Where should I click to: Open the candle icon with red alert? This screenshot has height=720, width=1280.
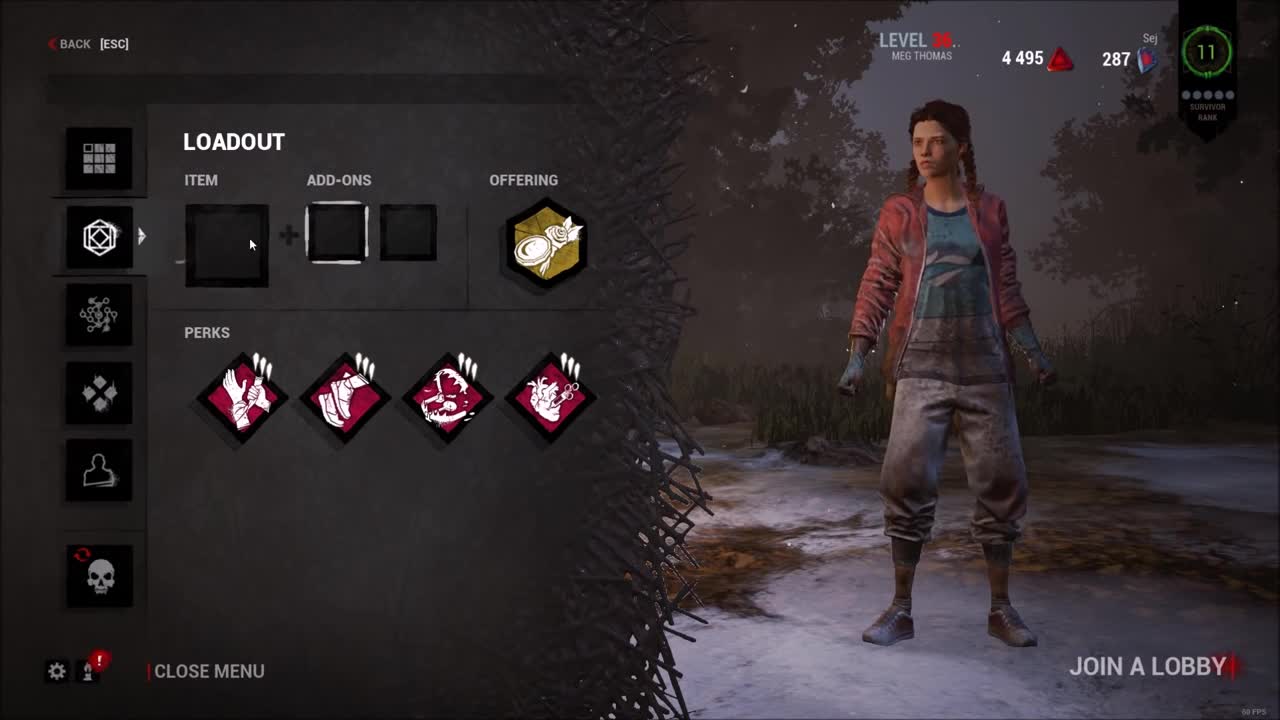click(x=88, y=673)
